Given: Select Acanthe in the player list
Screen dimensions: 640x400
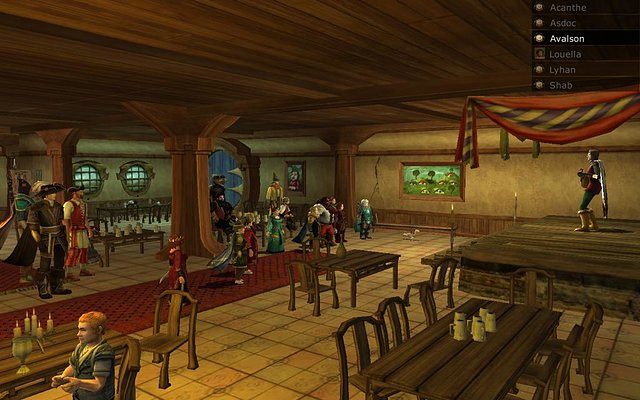Looking at the screenshot, I should coord(566,7).
